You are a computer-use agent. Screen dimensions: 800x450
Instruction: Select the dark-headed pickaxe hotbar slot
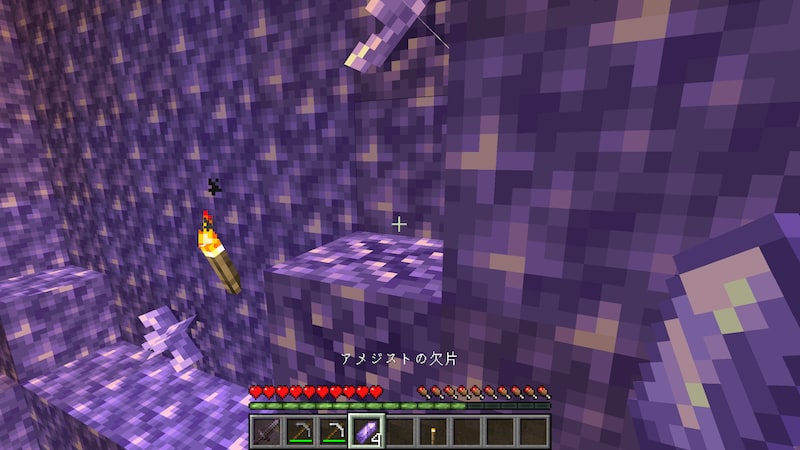click(x=300, y=431)
